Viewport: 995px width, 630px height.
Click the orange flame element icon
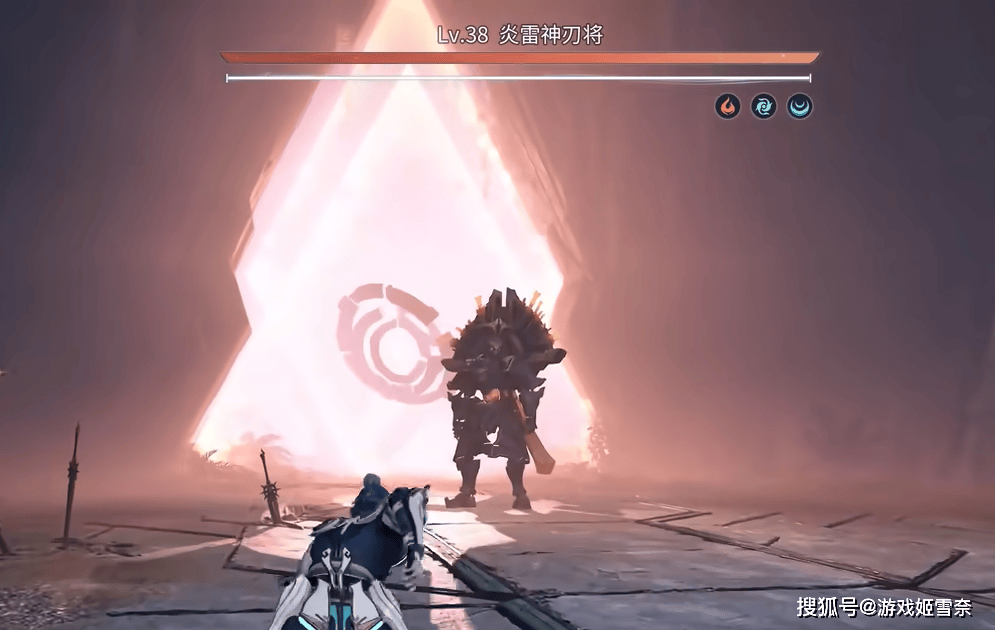click(728, 106)
